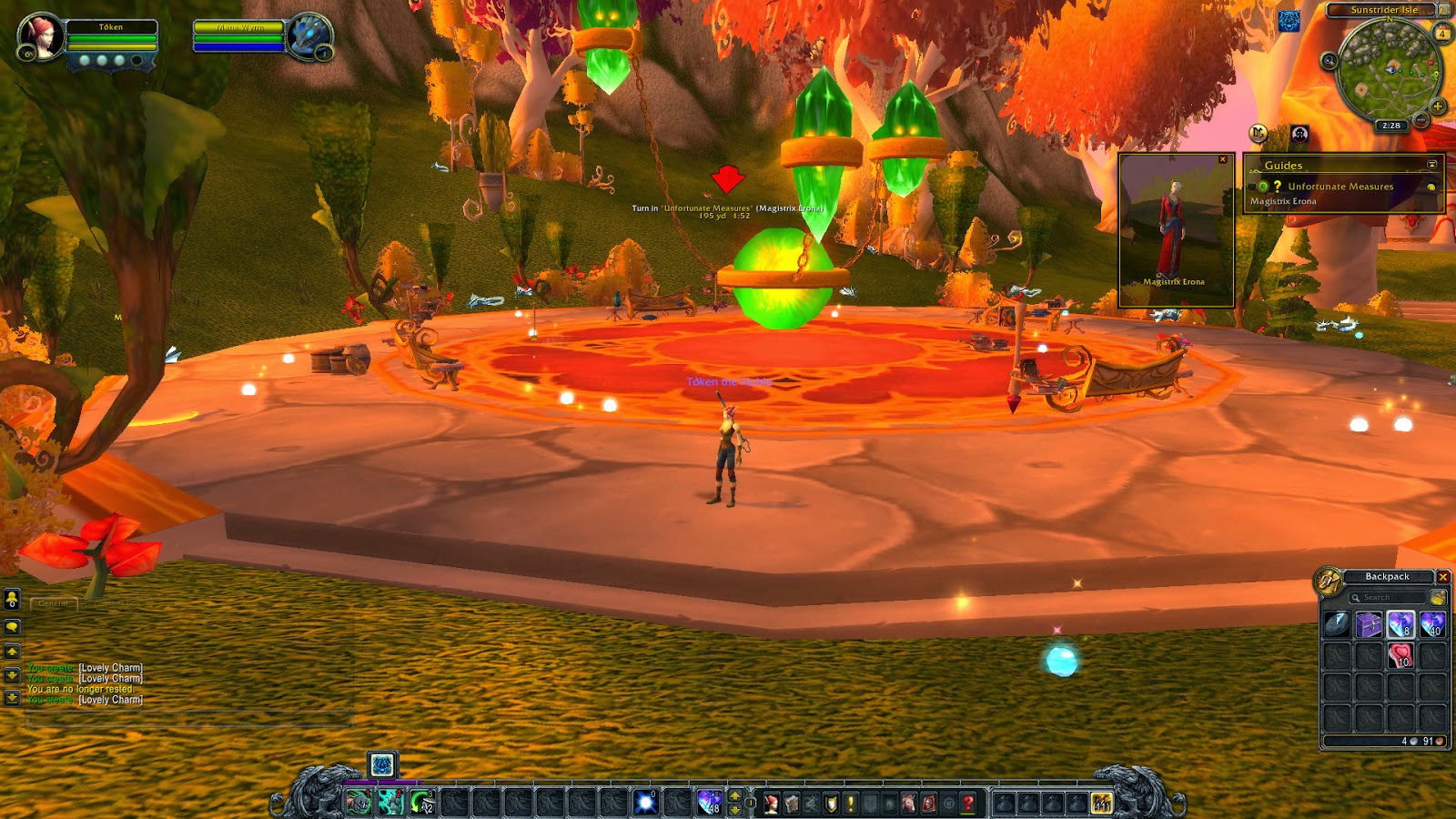Select the General chat tab

[53, 602]
